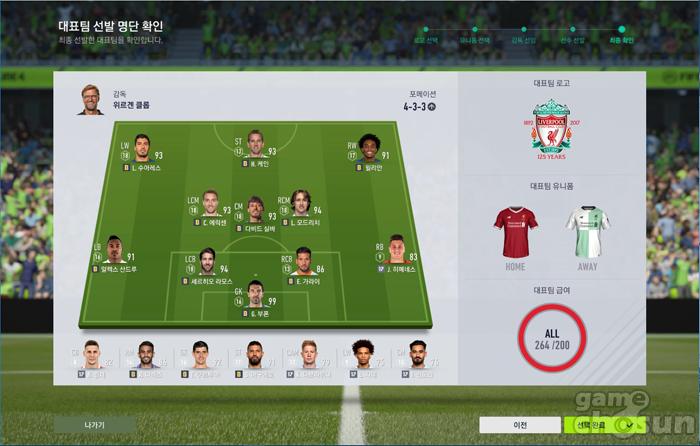The image size is (700, 446).
Task: Select centre back E. 가라이
Action: coord(302,265)
